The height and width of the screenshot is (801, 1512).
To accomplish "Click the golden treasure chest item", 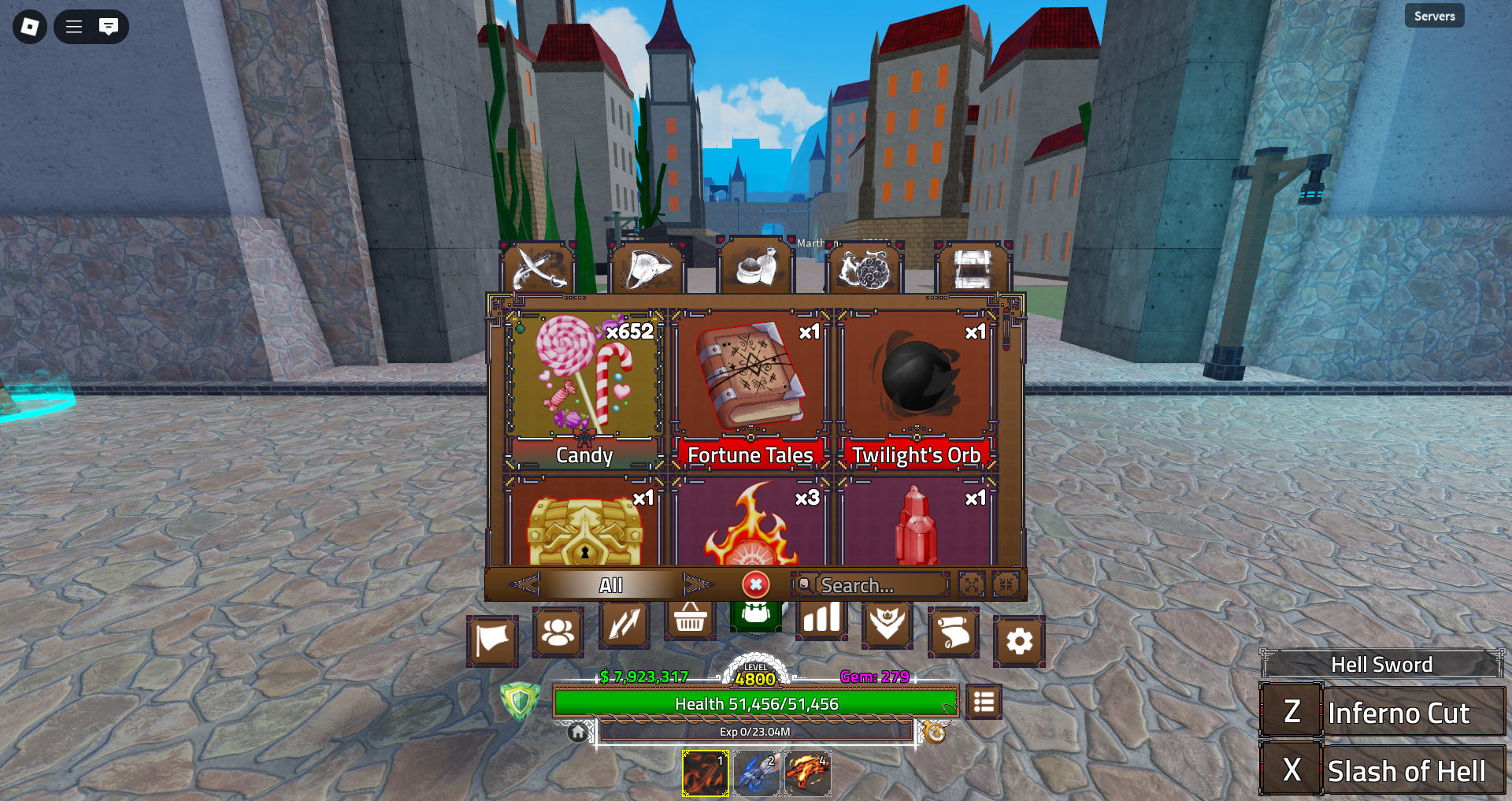I will [584, 528].
